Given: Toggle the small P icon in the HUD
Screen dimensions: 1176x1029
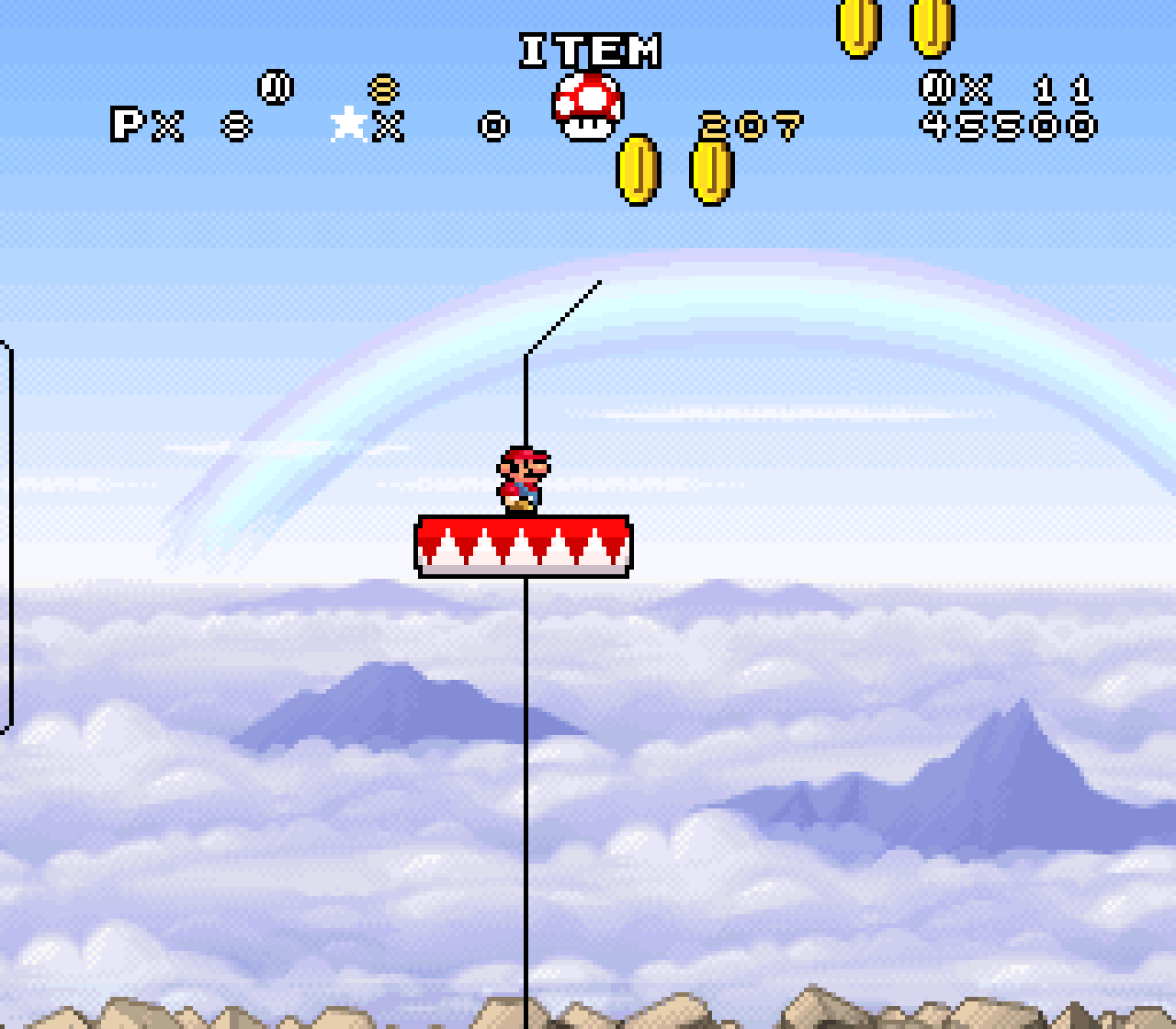Looking at the screenshot, I should [x=129, y=124].
